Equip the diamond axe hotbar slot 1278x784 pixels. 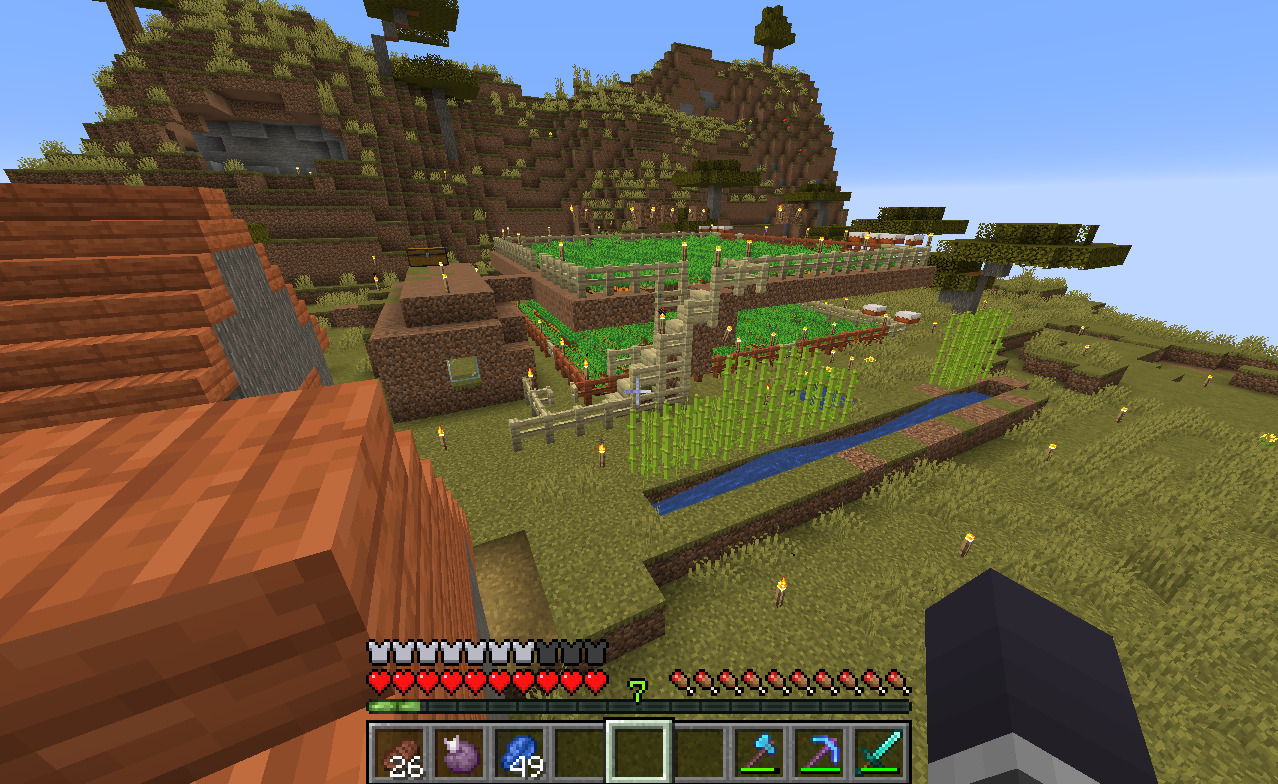[x=759, y=752]
